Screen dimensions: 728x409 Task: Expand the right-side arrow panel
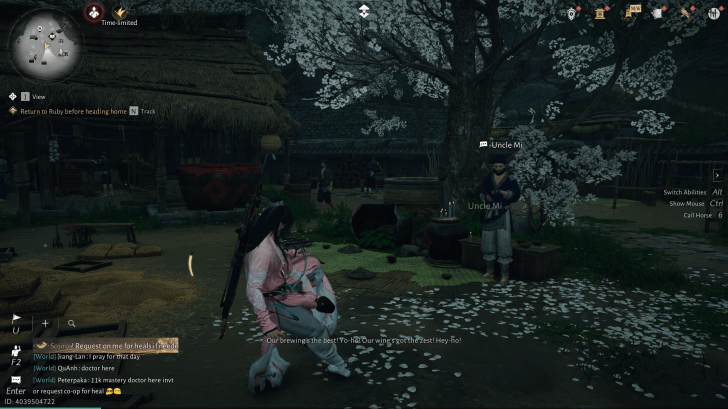pyautogui.click(x=716, y=175)
